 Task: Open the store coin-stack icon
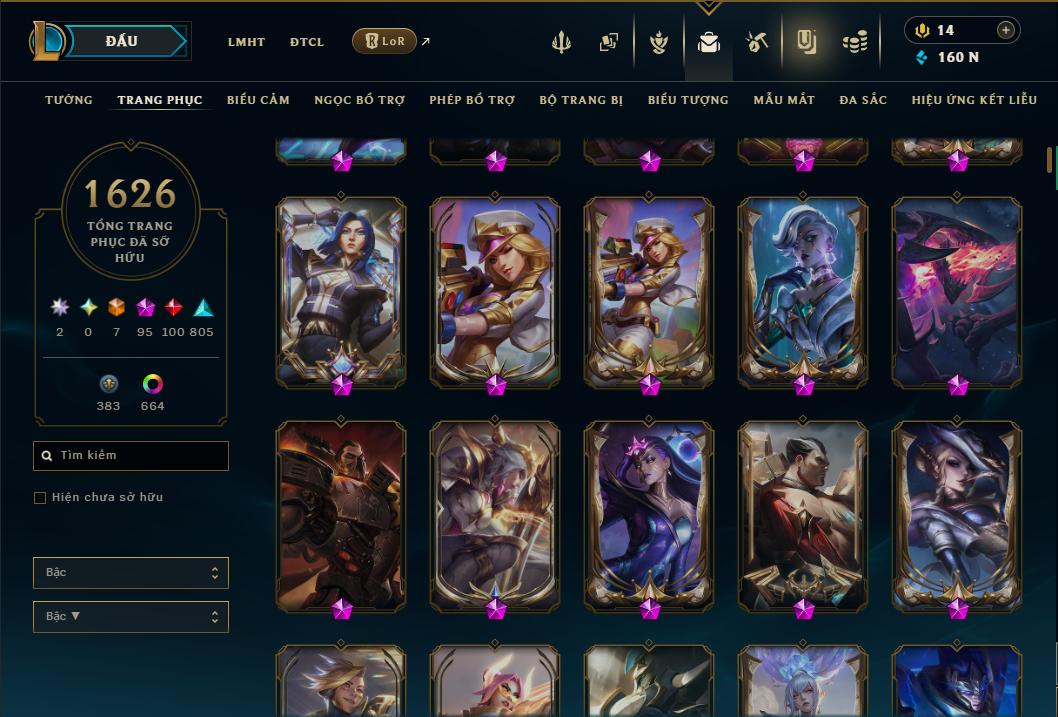(854, 42)
